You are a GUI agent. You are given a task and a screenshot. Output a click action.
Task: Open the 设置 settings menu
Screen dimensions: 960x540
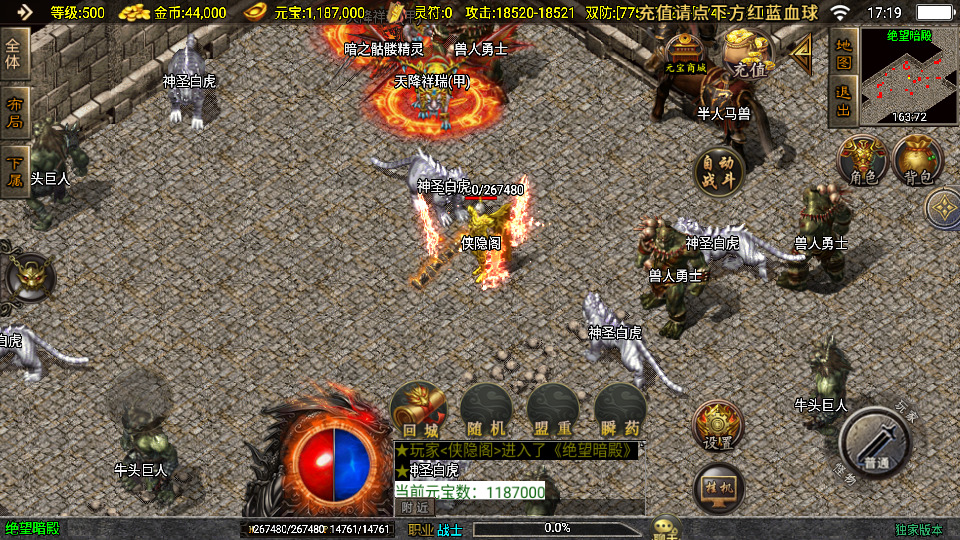[x=718, y=427]
